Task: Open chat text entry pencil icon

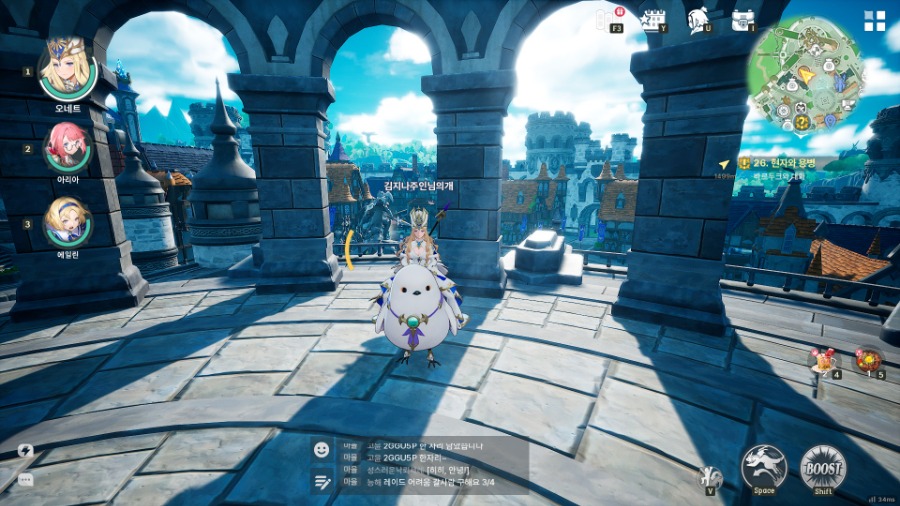Action: [321, 481]
